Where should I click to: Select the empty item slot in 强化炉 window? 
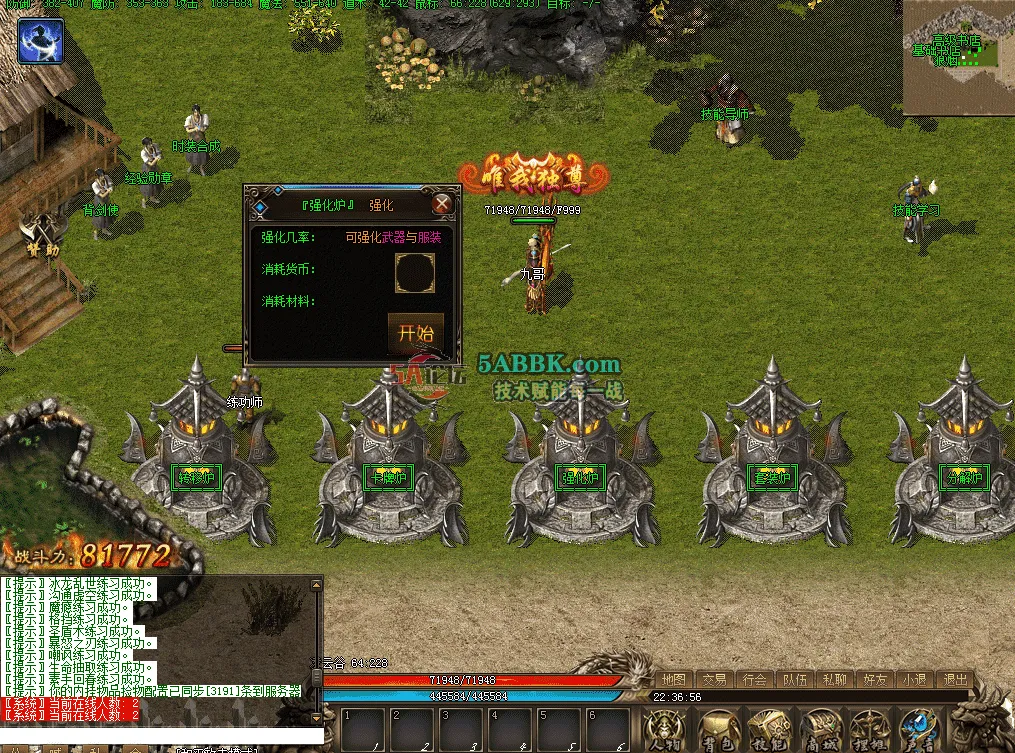tap(415, 272)
